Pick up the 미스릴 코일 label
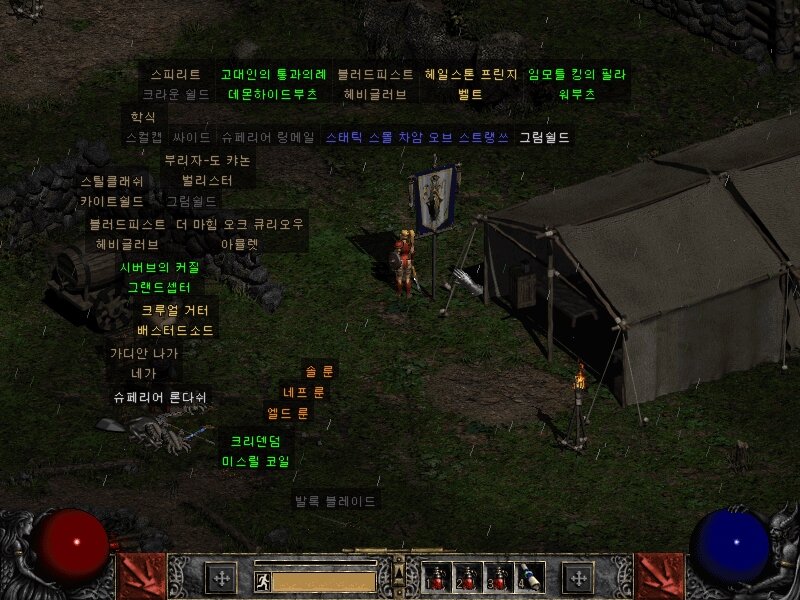The image size is (800, 600). 255,461
